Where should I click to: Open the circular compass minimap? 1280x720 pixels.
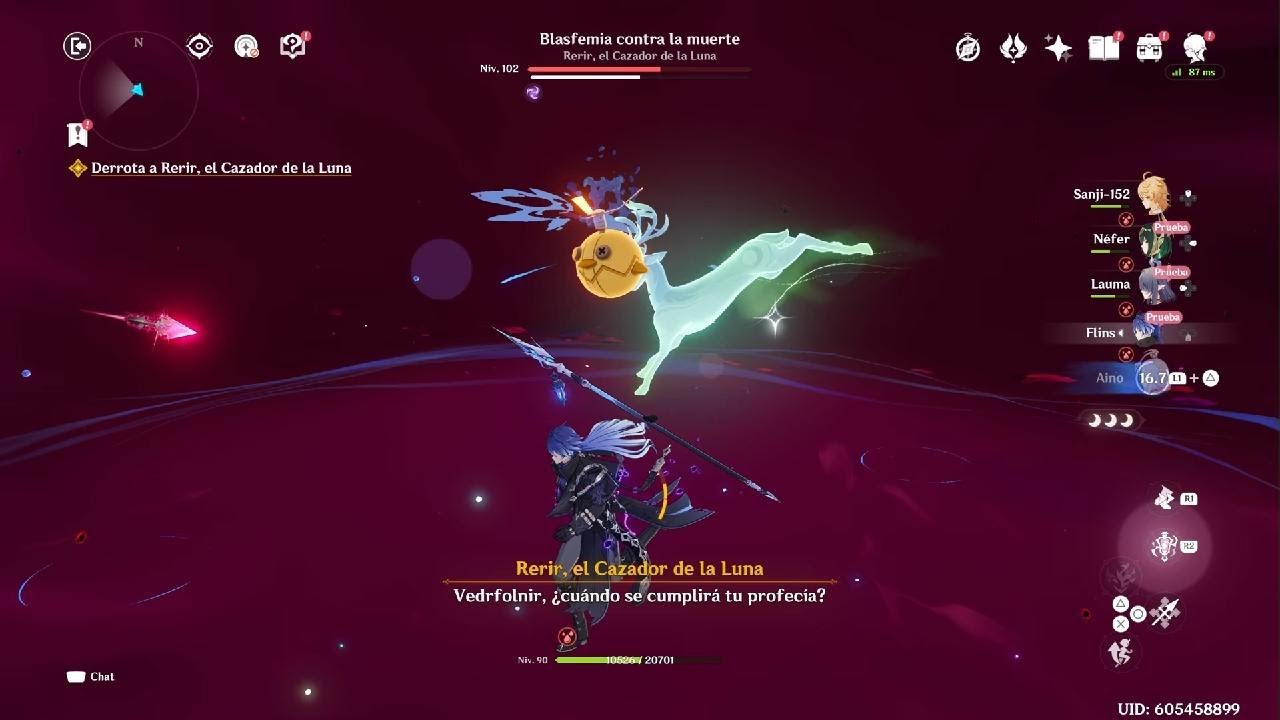click(x=138, y=91)
